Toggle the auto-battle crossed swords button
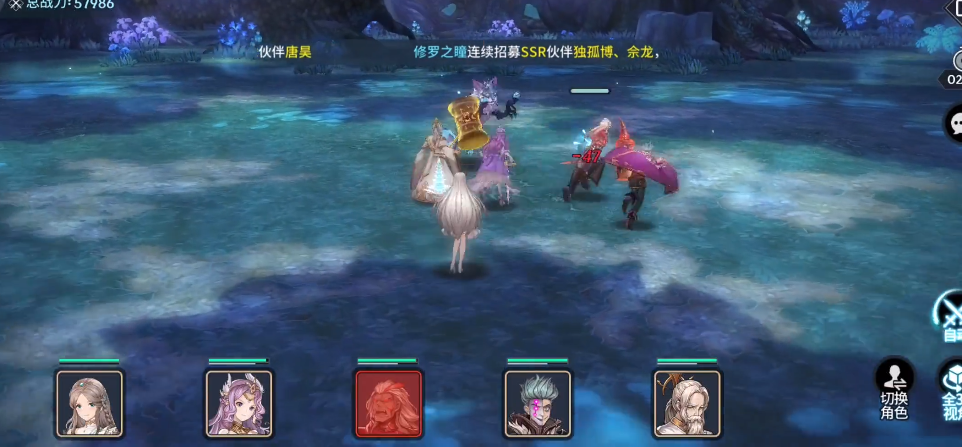Viewport: 962px width, 447px height. click(950, 312)
